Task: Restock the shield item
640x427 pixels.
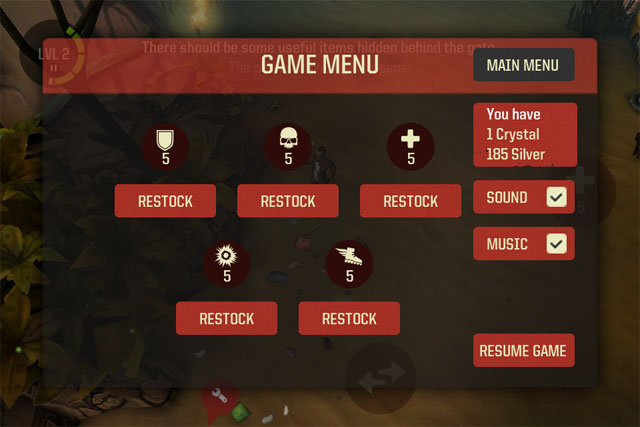Action: (x=164, y=201)
